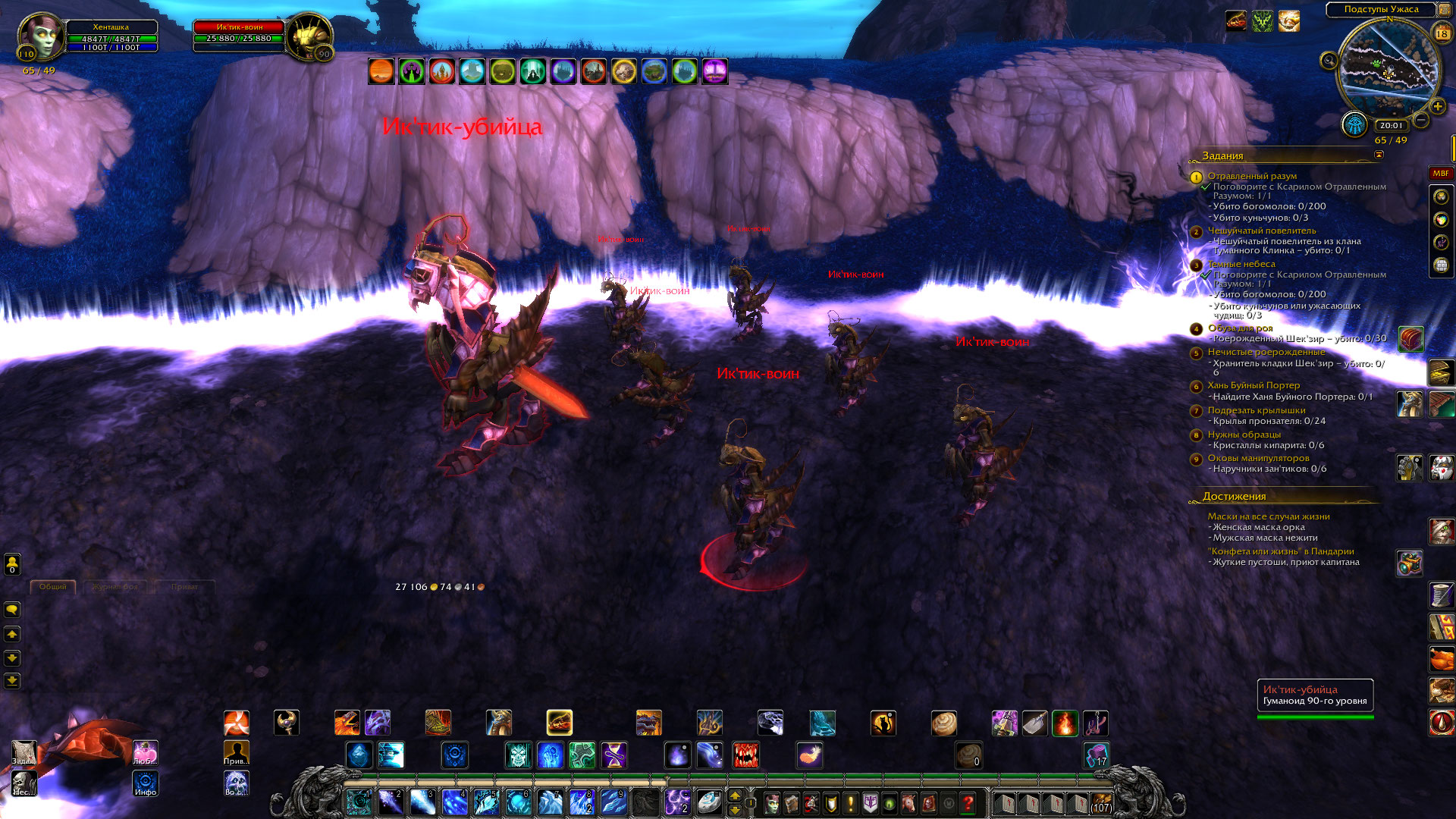
Task: Click the Хенташка player portrait
Action: pyautogui.click(x=39, y=36)
